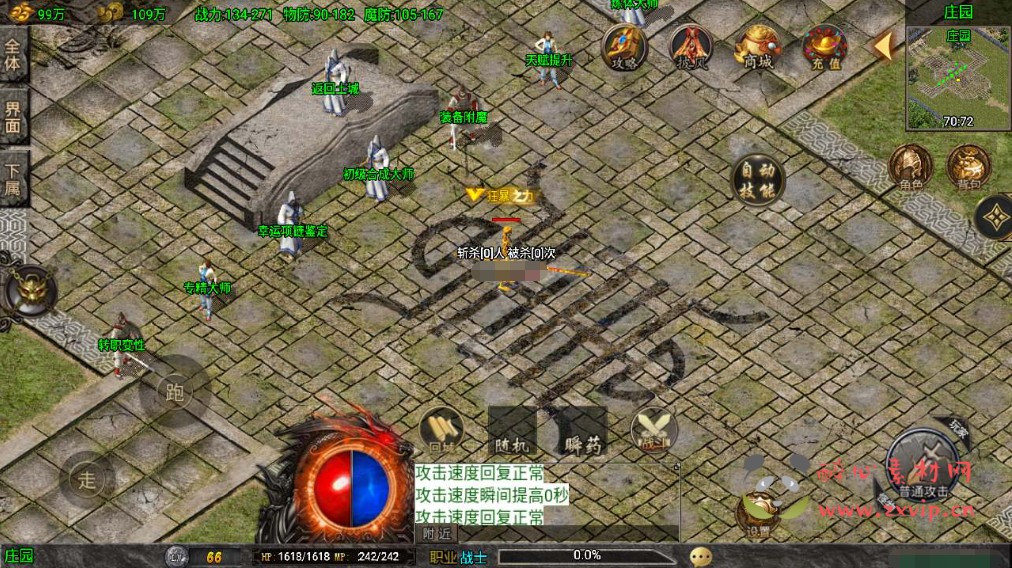Select the 随机 random teleport slot
This screenshot has height=568, width=1012.
pyautogui.click(x=512, y=431)
